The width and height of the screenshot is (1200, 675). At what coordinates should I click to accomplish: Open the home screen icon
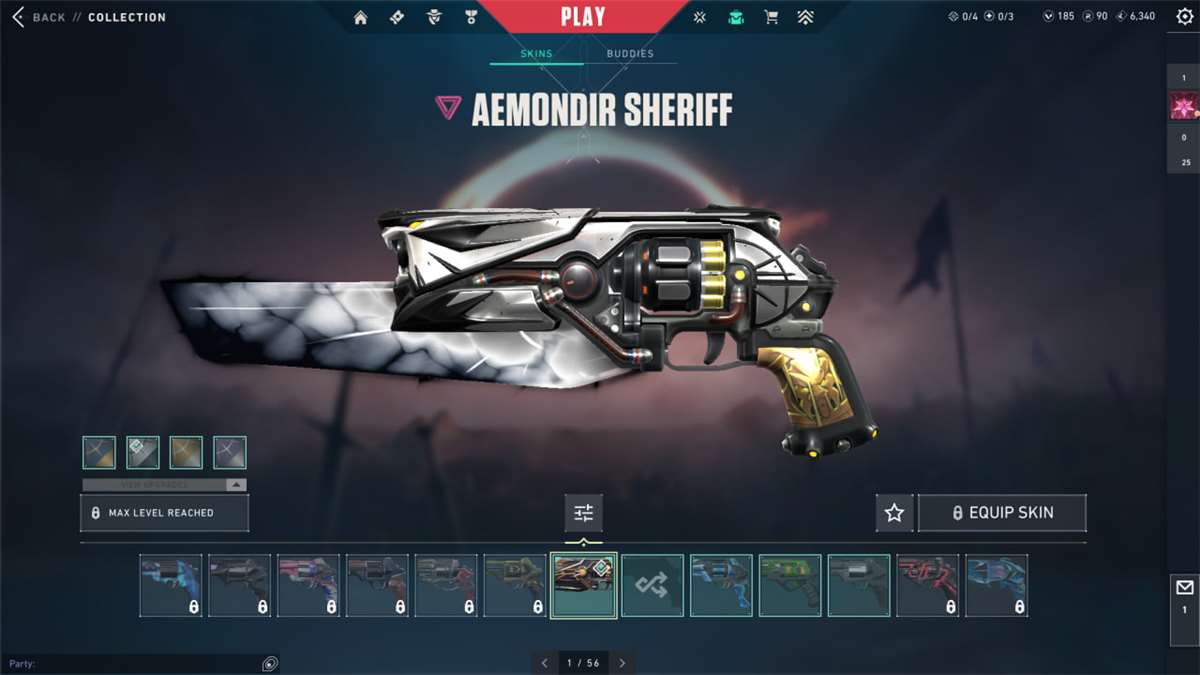click(x=361, y=17)
